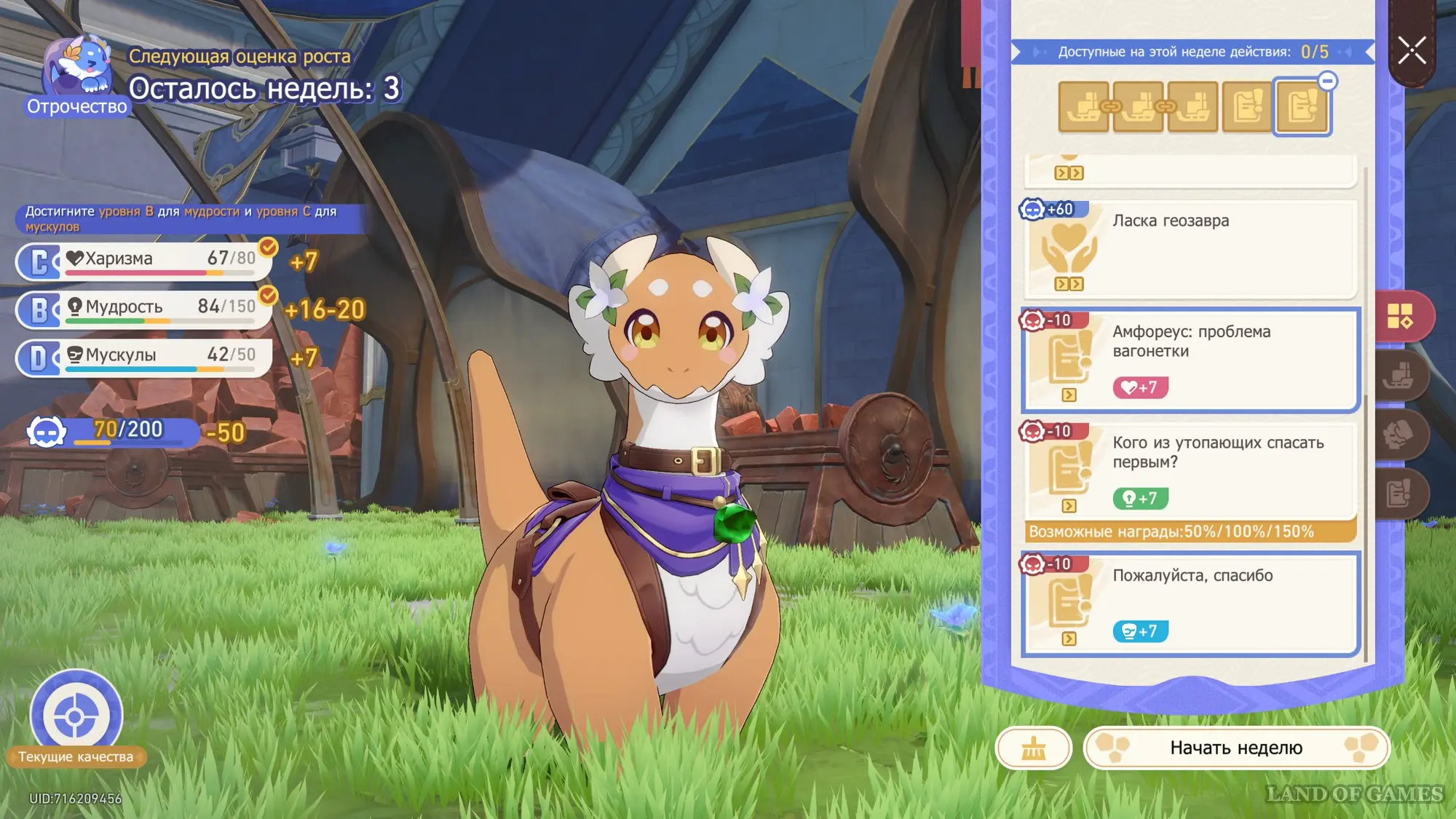
Task: Select the fourth schedule slot with scroll
Action: (1247, 107)
